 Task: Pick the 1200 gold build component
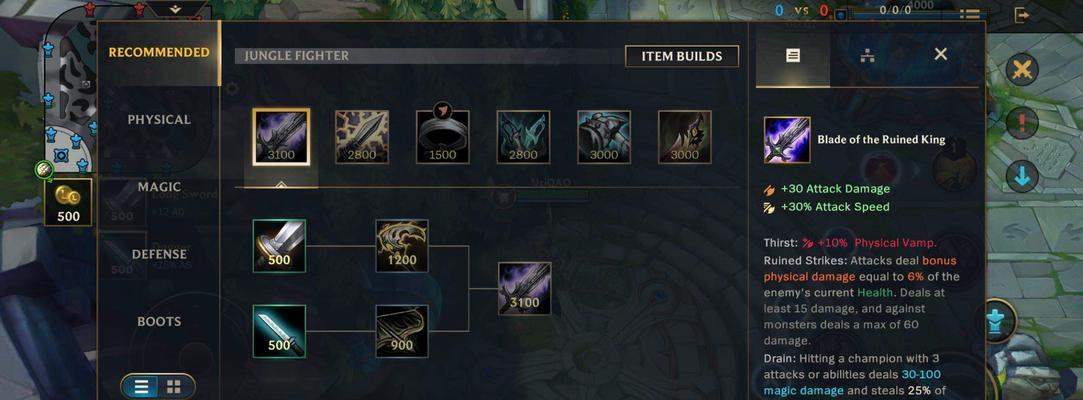402,246
